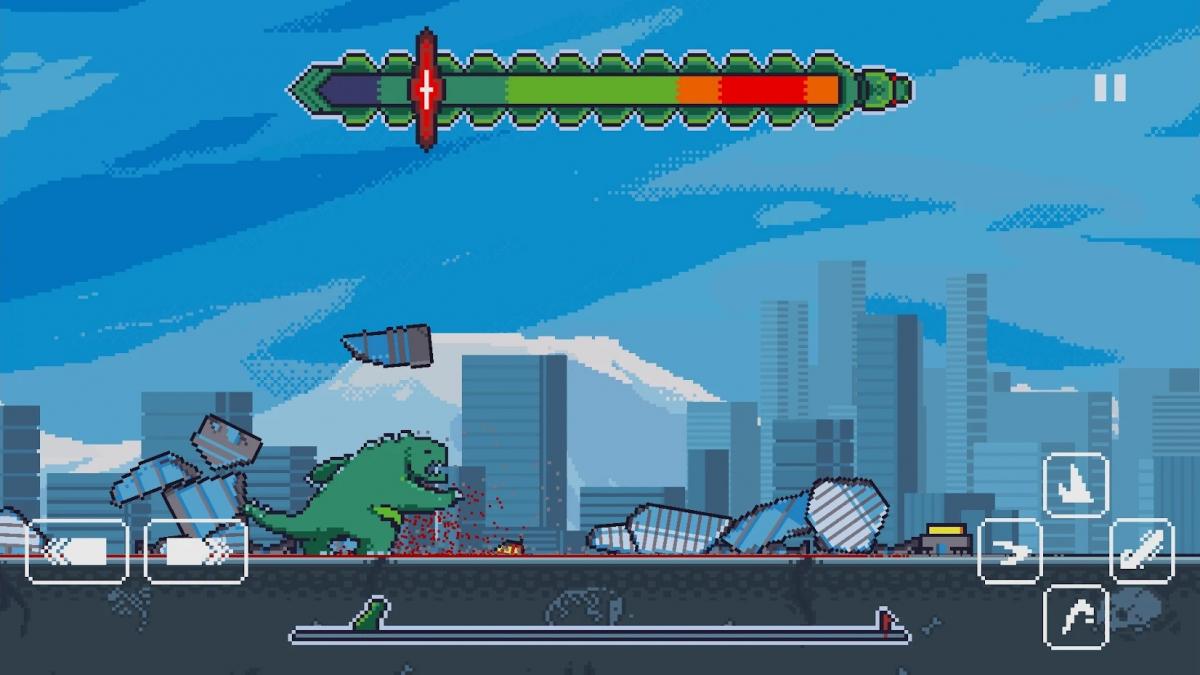Viewport: 1200px width, 675px height.
Task: Activate the curved arc jump button
Action: pyautogui.click(x=1076, y=616)
